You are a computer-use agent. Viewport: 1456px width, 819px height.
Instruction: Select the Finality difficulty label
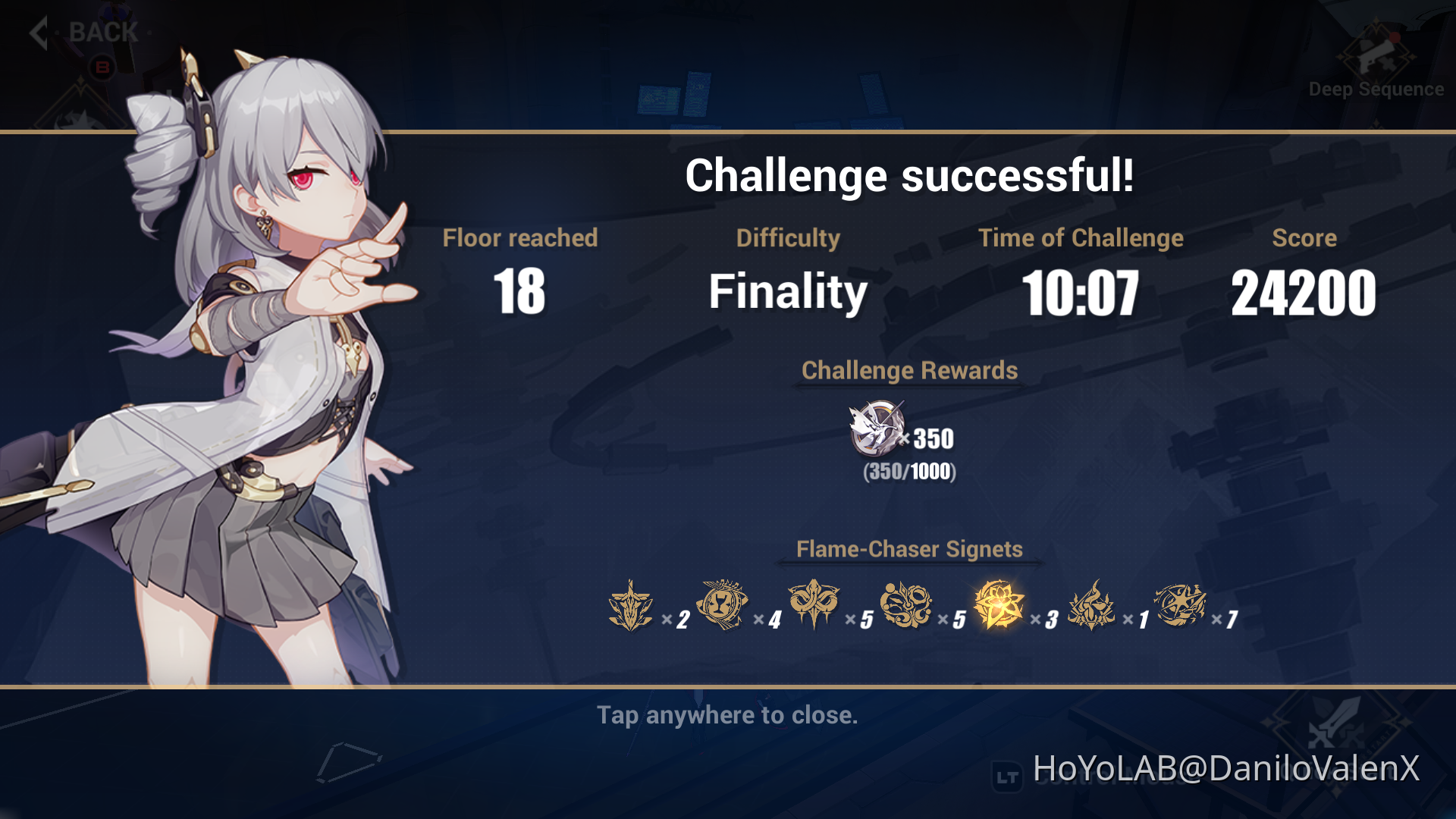click(789, 292)
